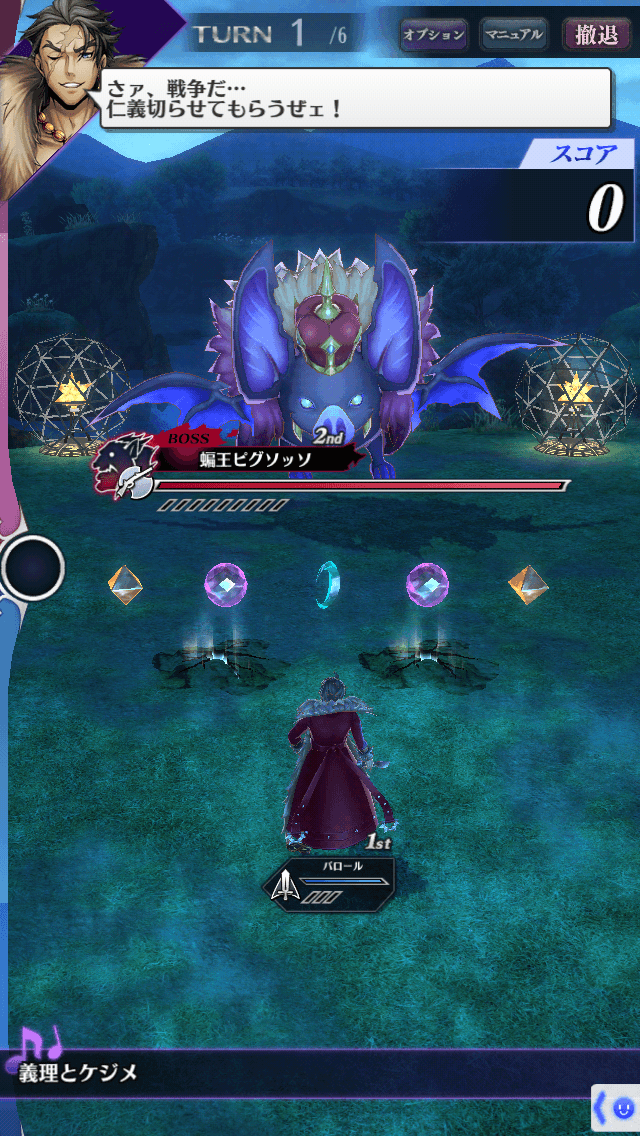Open the smiley face overlay tab
640x1136 pixels.
[x=616, y=1108]
